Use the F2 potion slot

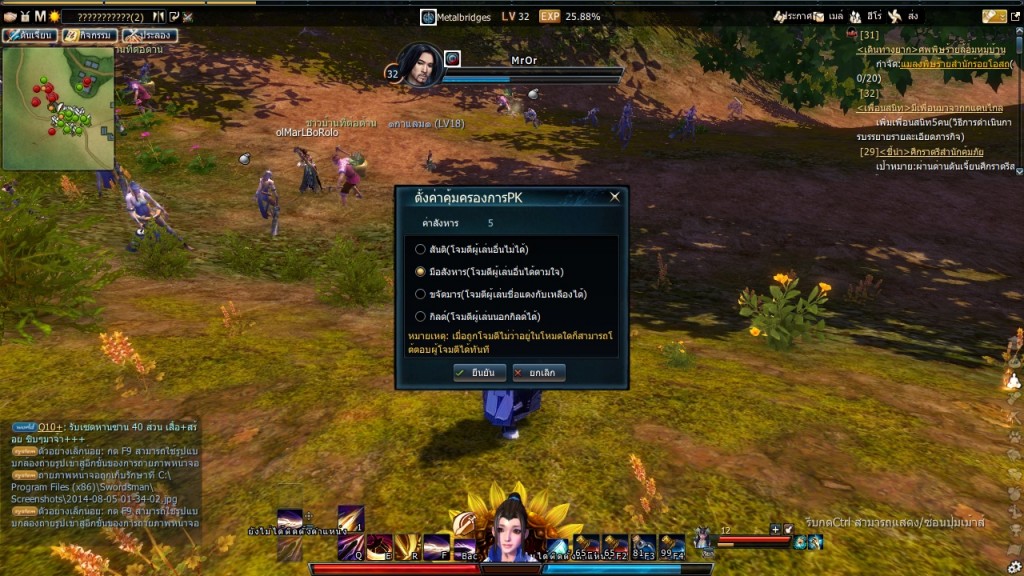coord(615,546)
